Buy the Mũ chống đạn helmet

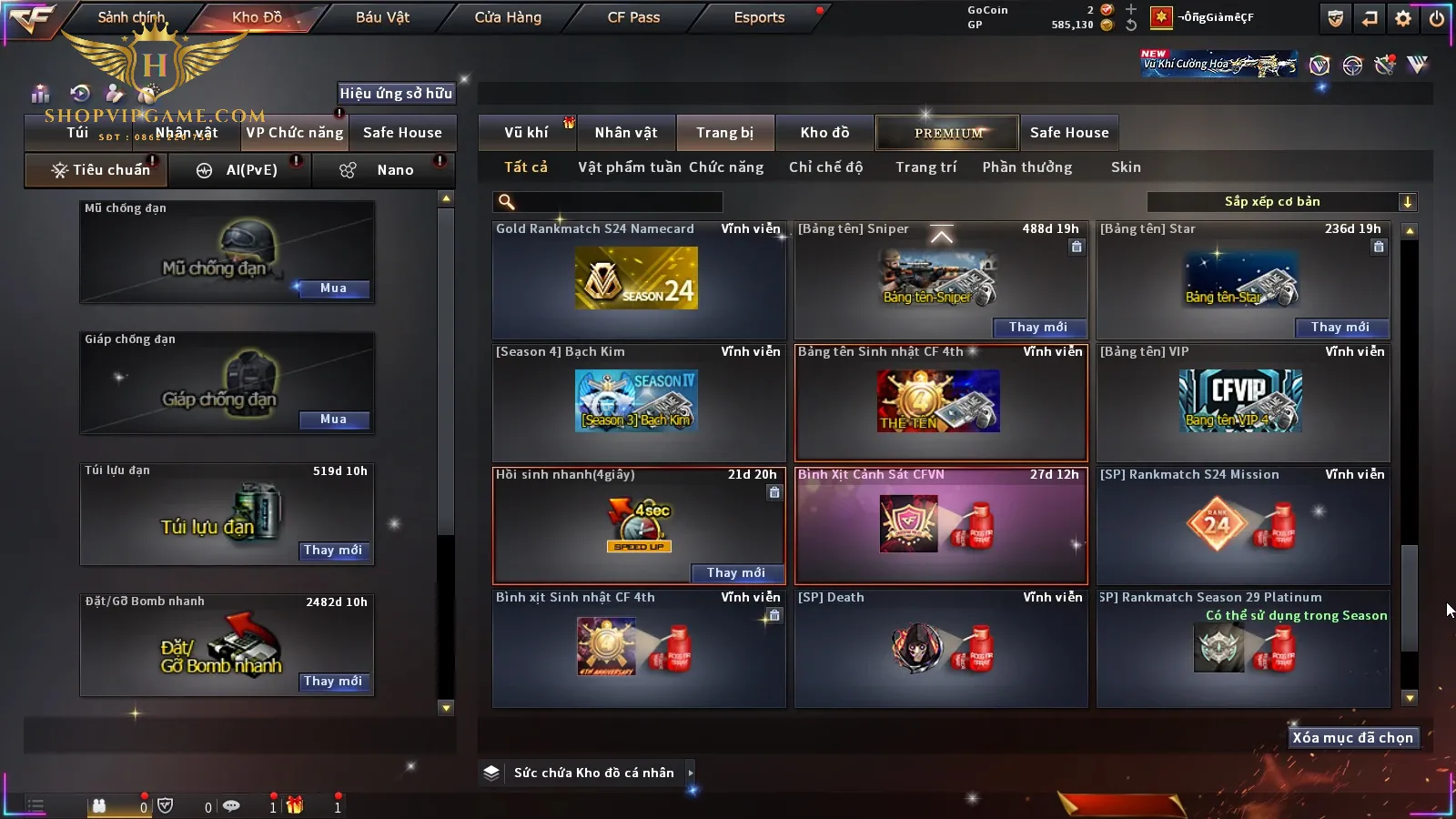point(333,288)
